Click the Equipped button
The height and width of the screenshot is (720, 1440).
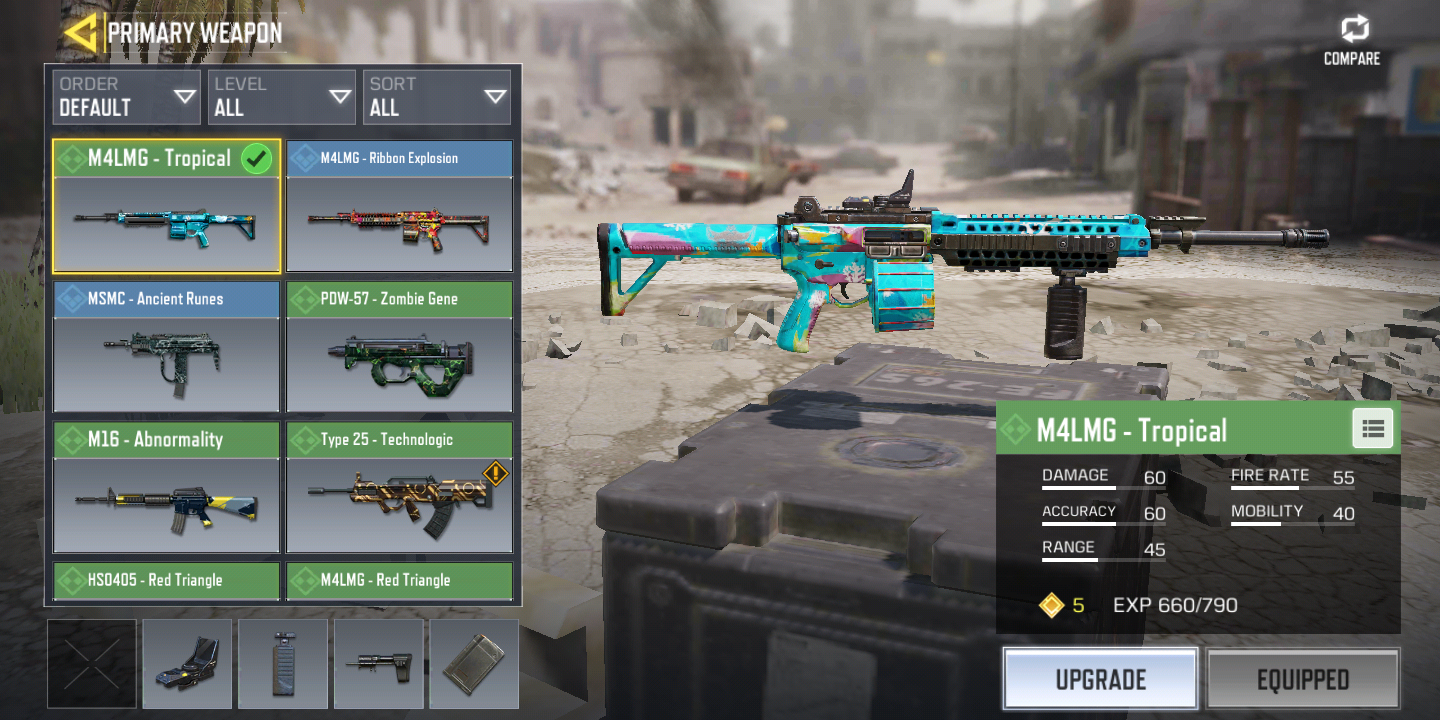(x=1303, y=680)
